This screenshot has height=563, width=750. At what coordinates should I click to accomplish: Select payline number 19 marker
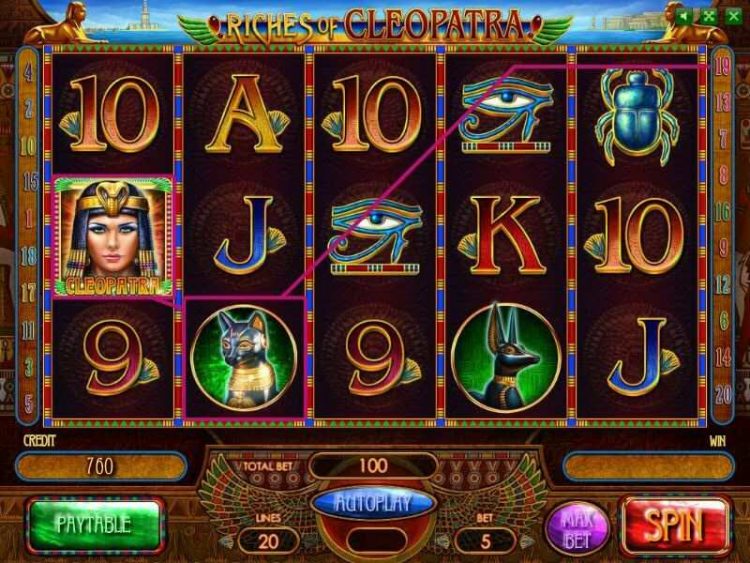pyautogui.click(x=723, y=68)
